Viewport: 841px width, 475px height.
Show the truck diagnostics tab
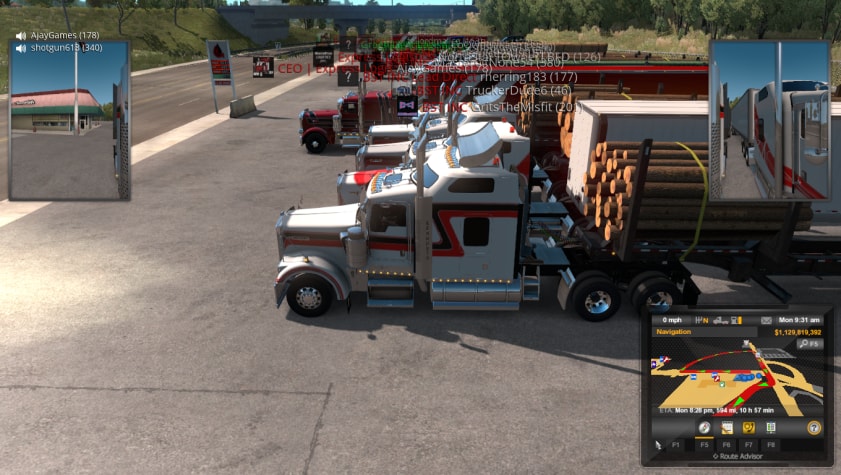[x=748, y=427]
